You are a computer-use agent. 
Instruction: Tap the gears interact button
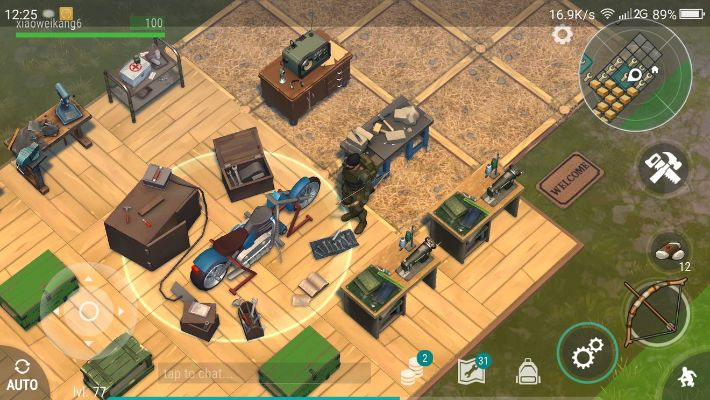tap(586, 354)
